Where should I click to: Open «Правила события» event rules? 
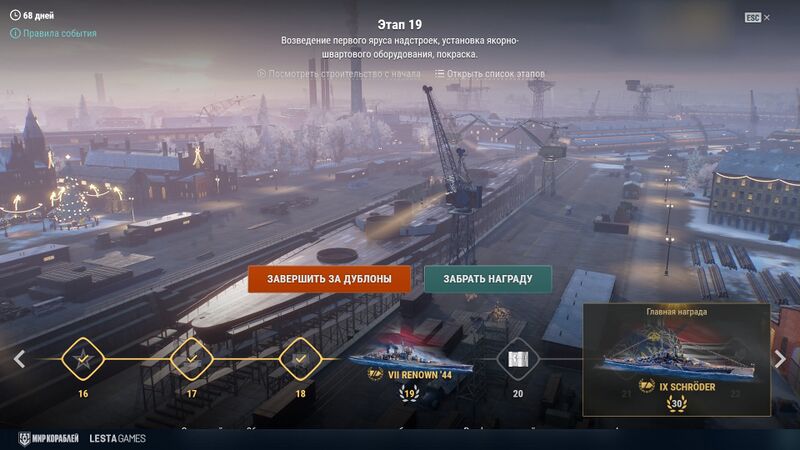tap(60, 33)
